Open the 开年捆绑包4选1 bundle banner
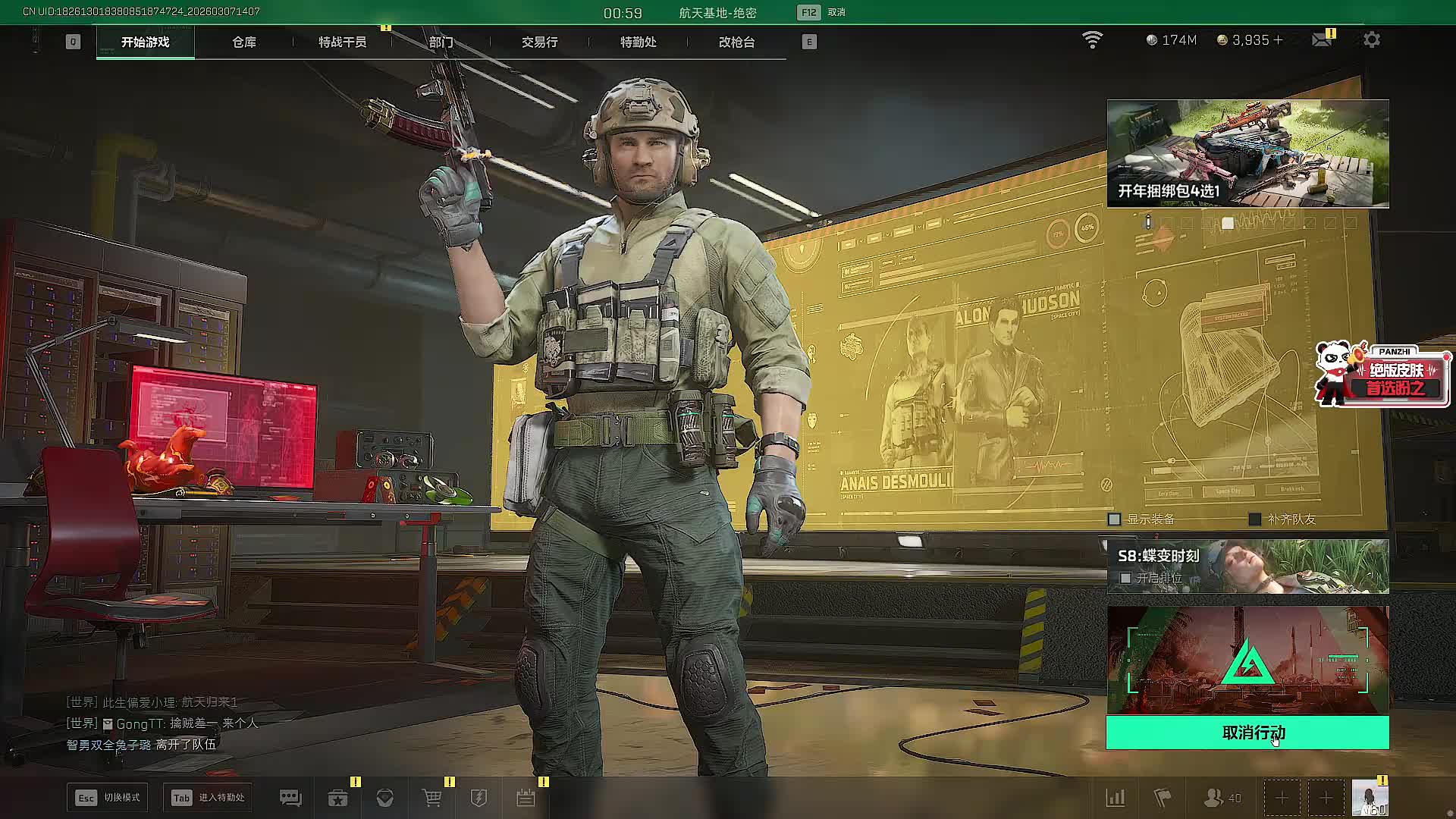The width and height of the screenshot is (1456, 819). (x=1247, y=153)
